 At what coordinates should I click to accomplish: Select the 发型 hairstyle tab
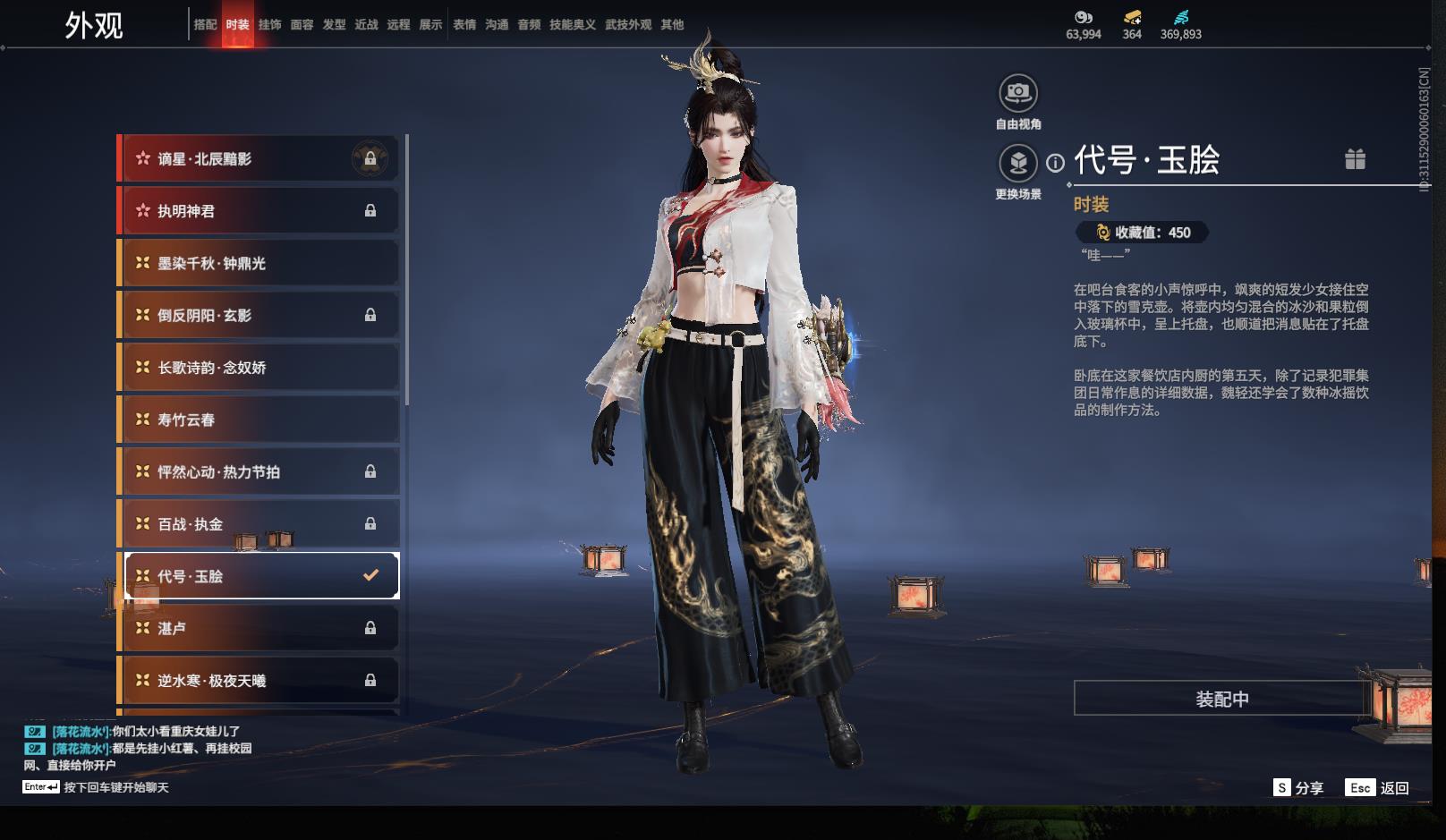tap(334, 25)
